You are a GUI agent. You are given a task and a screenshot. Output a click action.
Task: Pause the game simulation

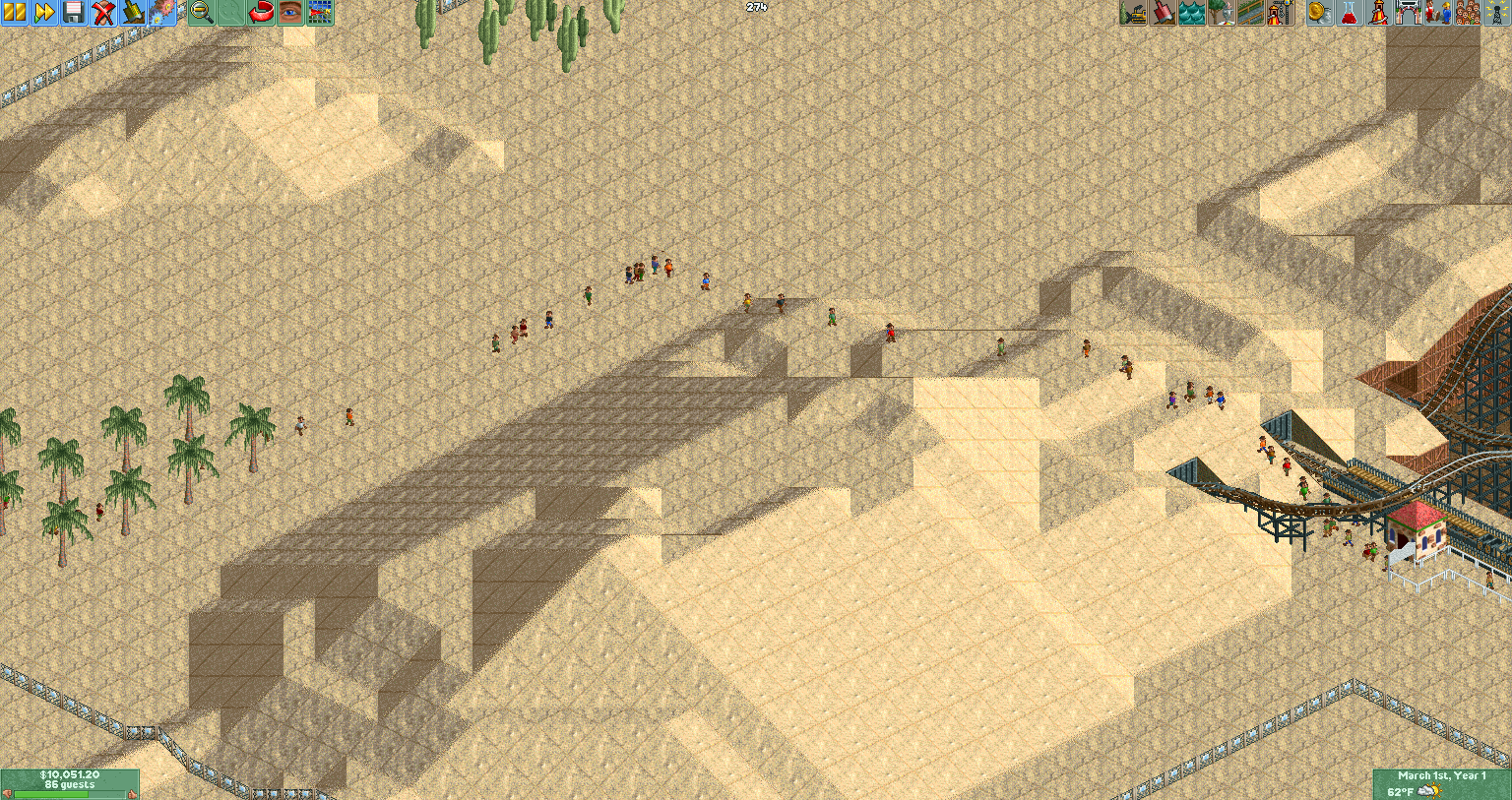pos(15,14)
